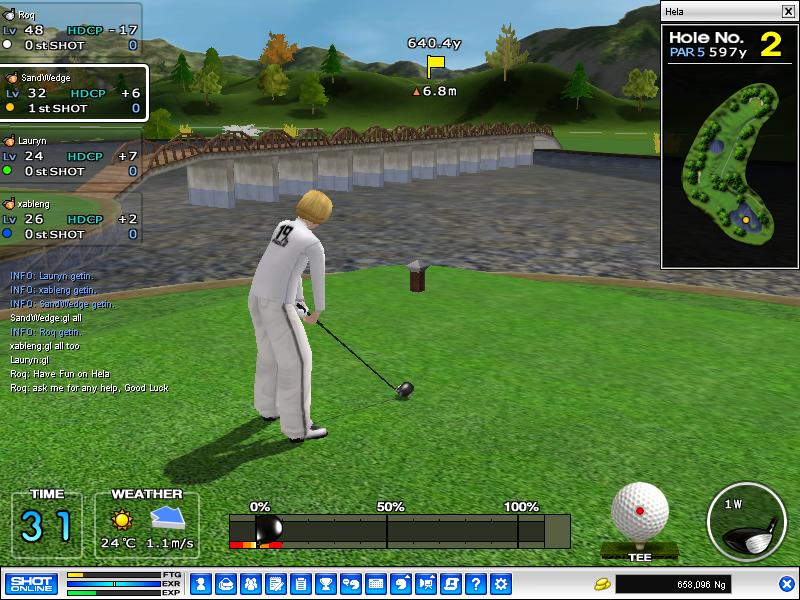Open the character profile icon

tap(199, 584)
